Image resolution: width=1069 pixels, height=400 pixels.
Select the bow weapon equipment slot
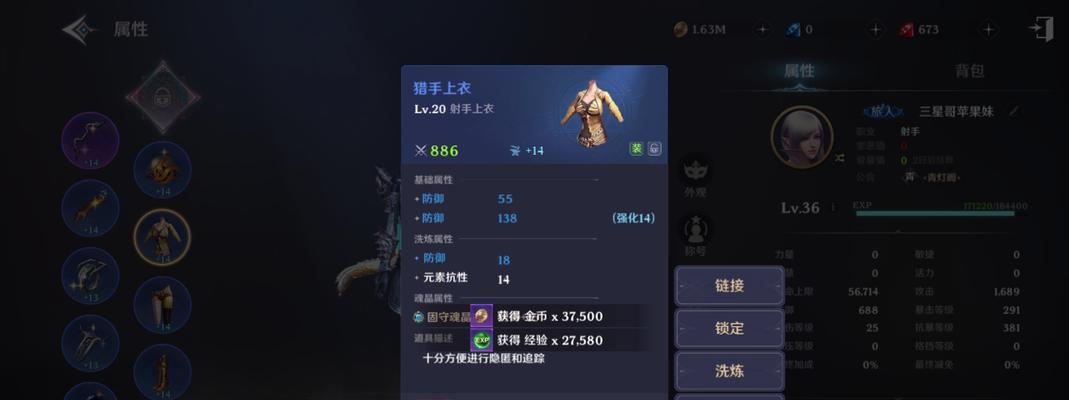90,141
